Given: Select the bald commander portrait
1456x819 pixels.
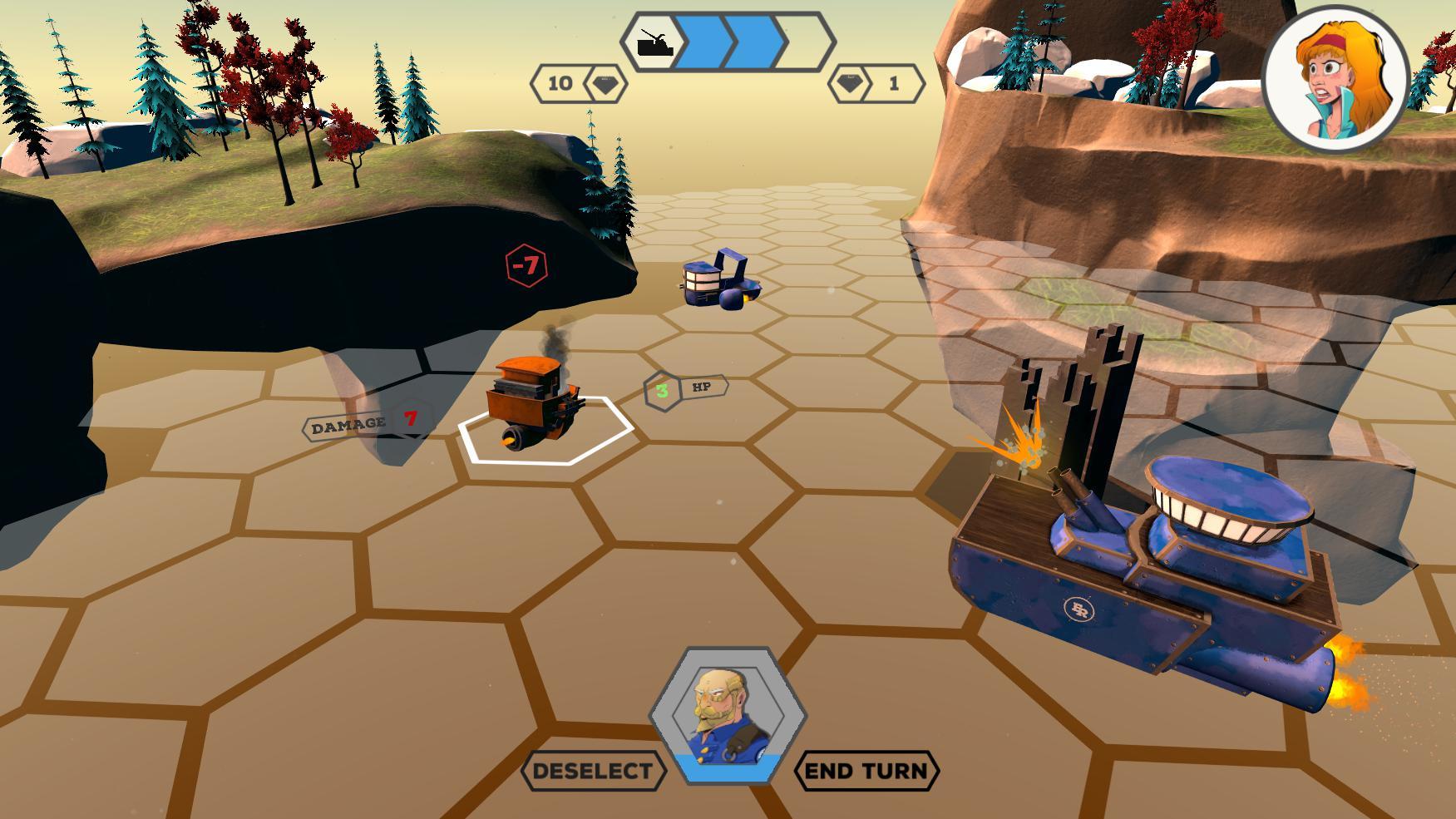Looking at the screenshot, I should click(x=728, y=715).
